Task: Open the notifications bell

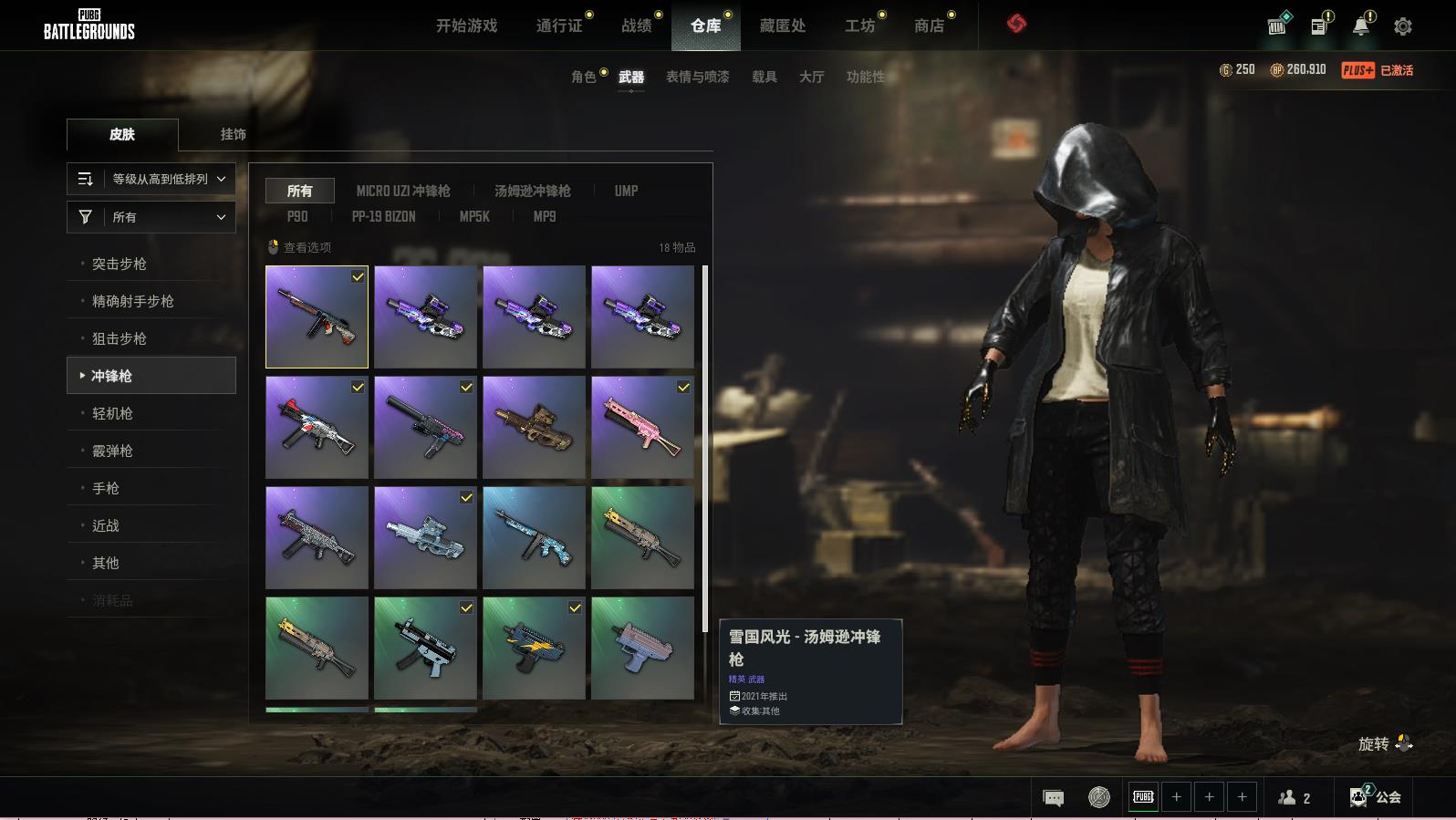Action: pyautogui.click(x=1360, y=26)
